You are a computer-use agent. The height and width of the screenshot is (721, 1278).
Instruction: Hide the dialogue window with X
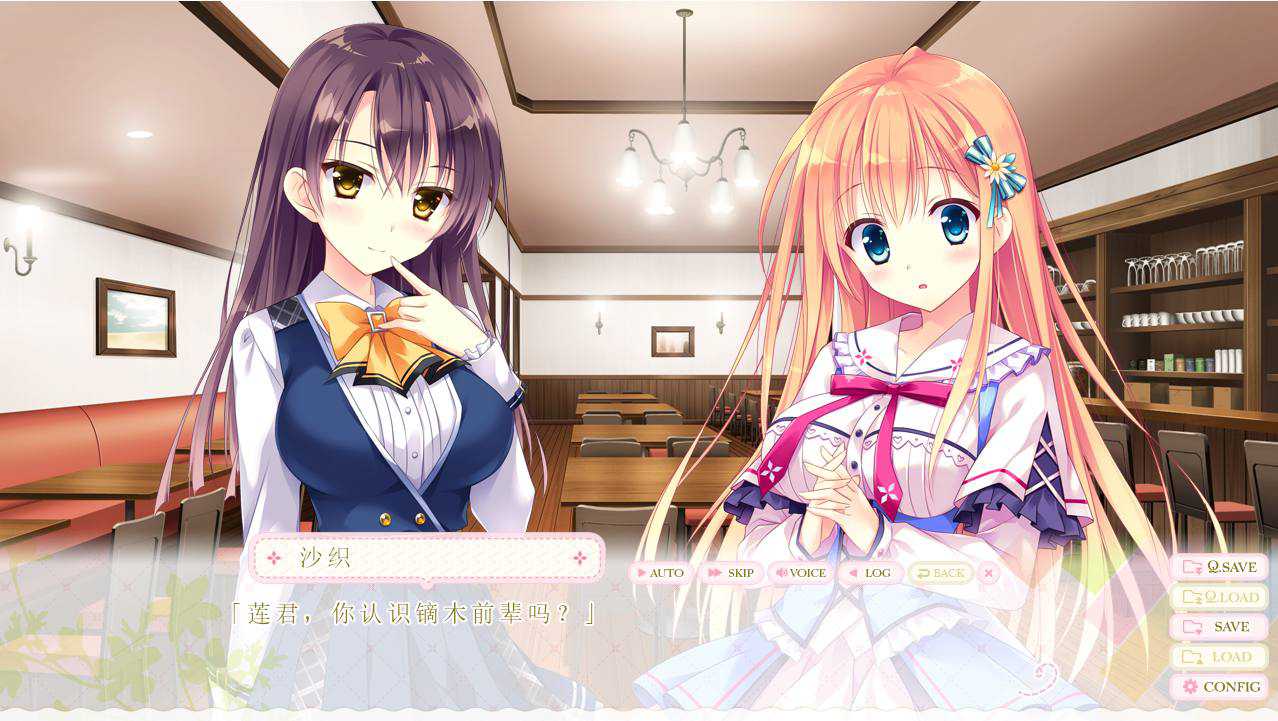tap(988, 573)
